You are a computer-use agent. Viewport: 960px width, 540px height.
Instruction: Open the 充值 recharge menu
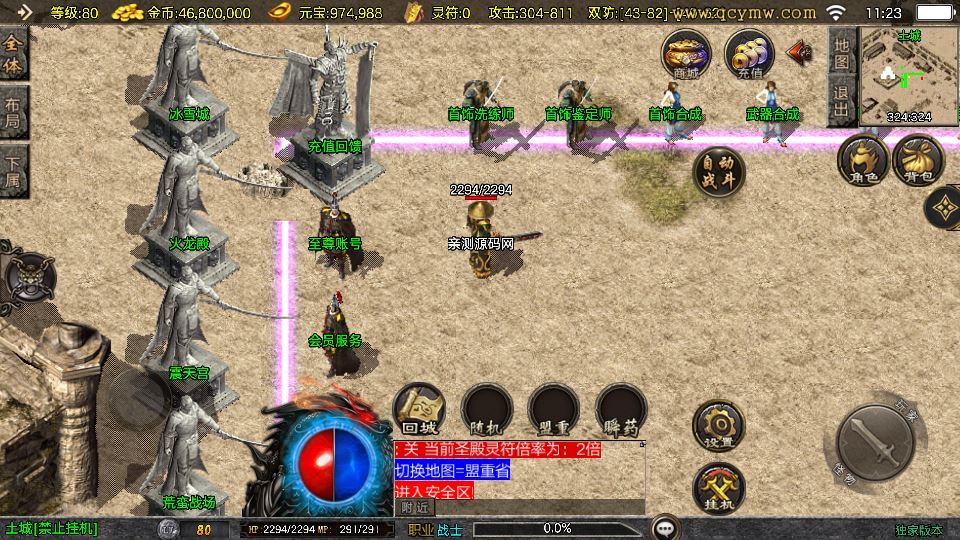pos(749,54)
